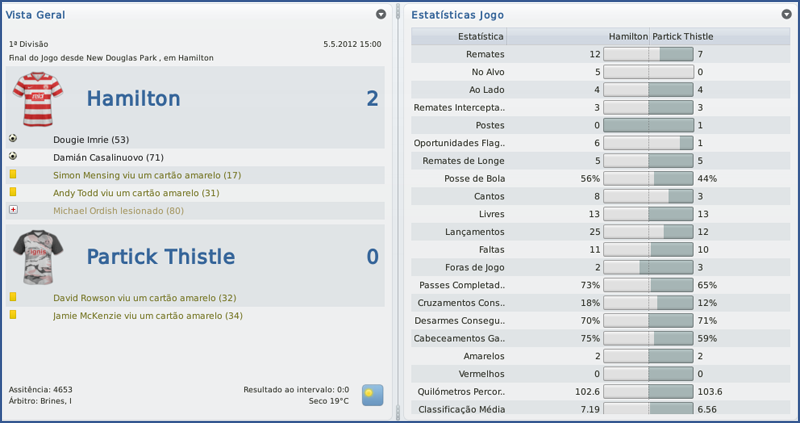Click the Partick Thistle stats column header
This screenshot has height=423, width=800.
click(x=683, y=36)
